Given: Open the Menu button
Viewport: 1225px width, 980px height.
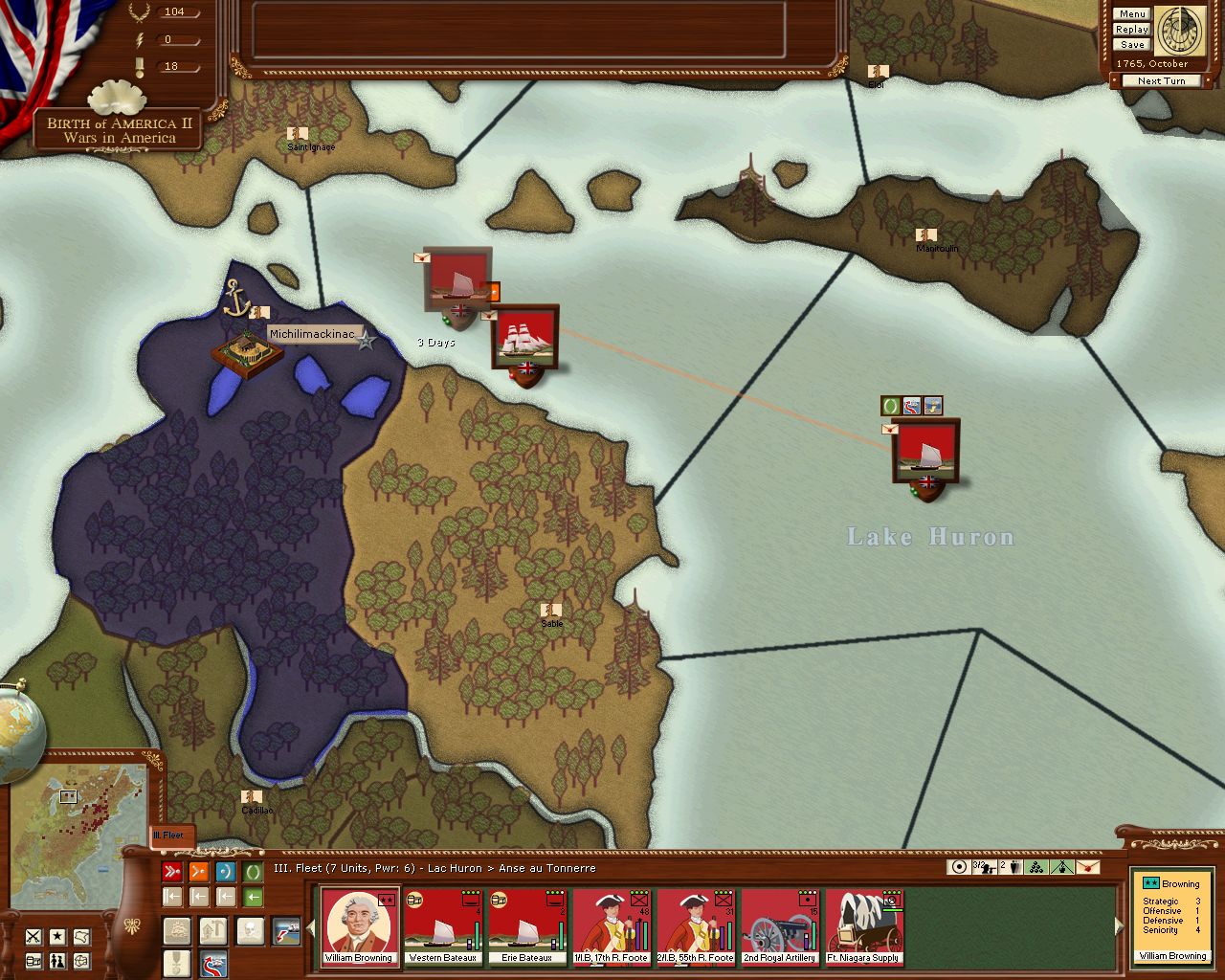Looking at the screenshot, I should [x=1131, y=14].
